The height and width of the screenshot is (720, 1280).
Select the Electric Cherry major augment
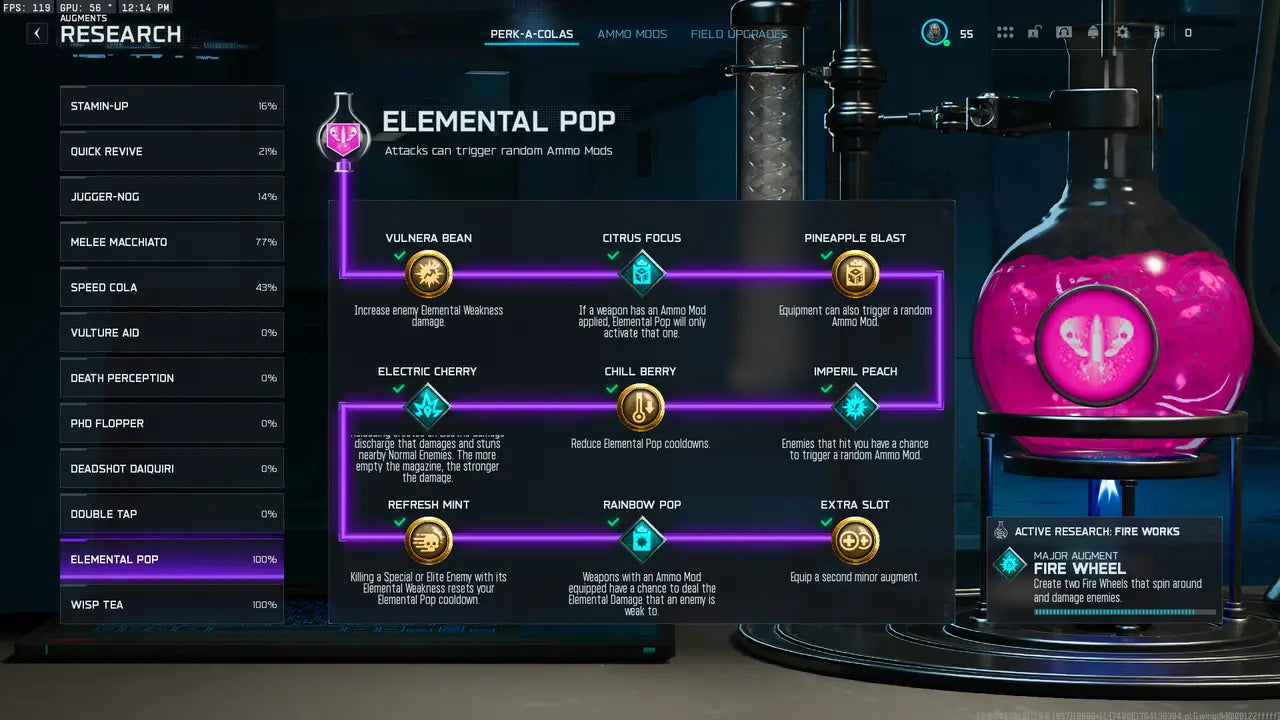tap(428, 407)
